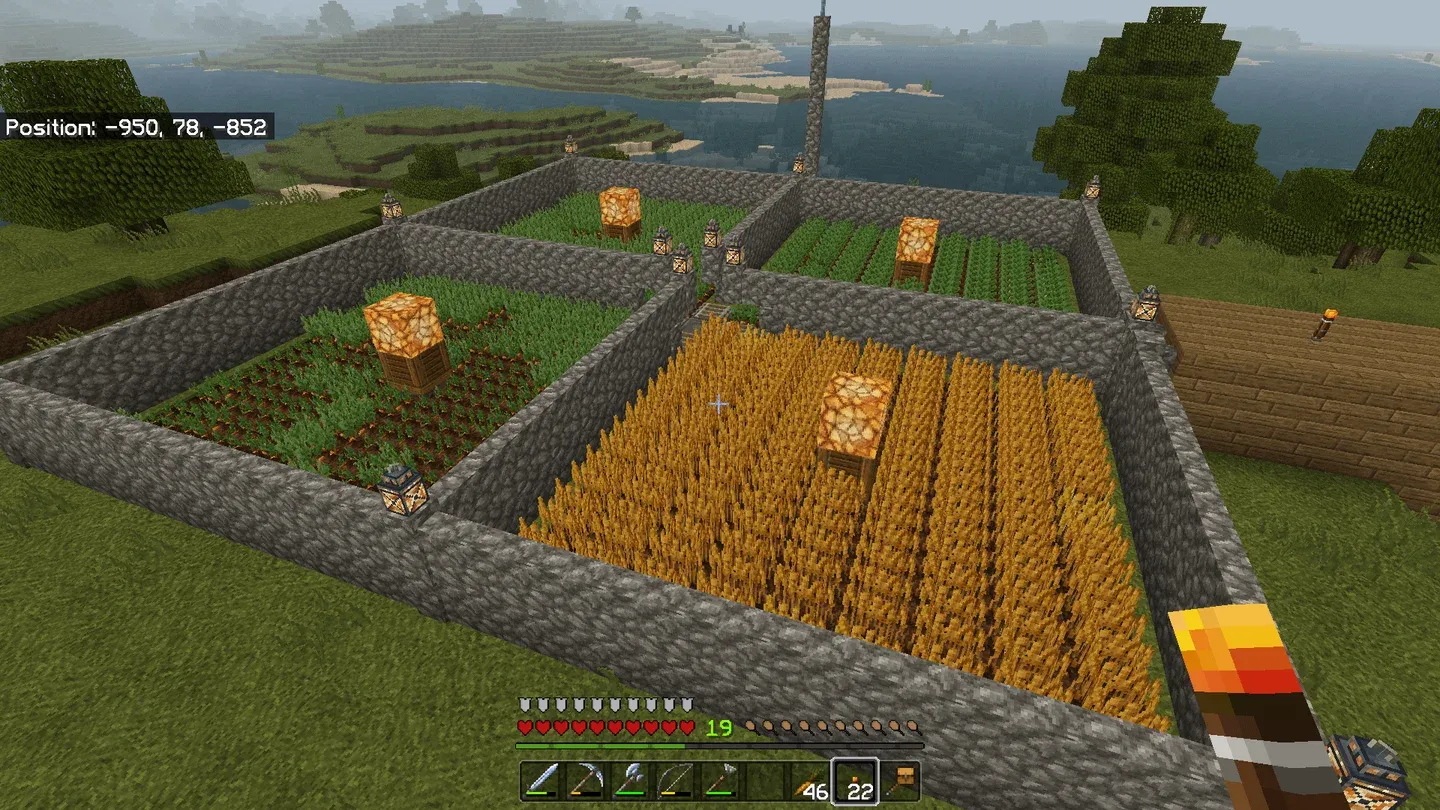Select the bow hotbar slot
The height and width of the screenshot is (810, 1440).
click(675, 781)
